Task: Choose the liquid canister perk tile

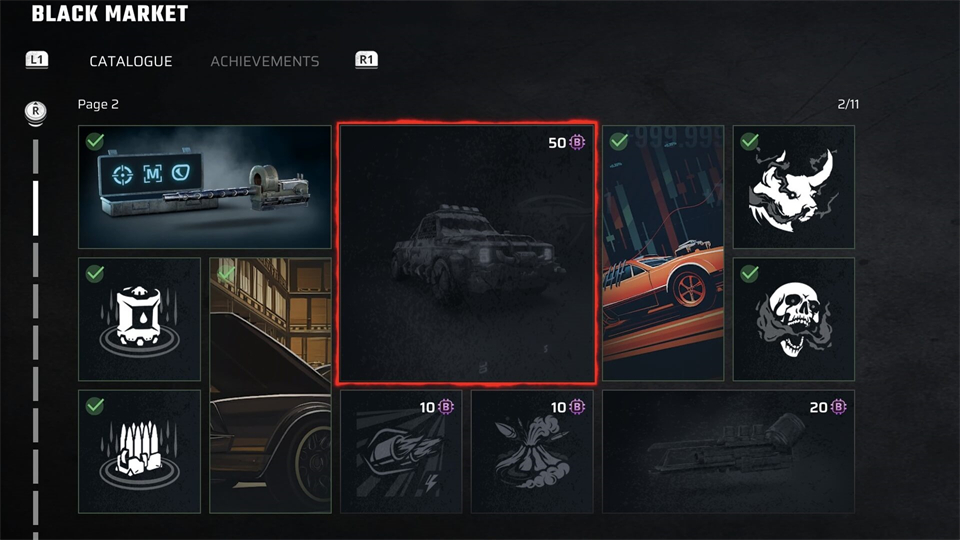Action: pyautogui.click(x=140, y=319)
